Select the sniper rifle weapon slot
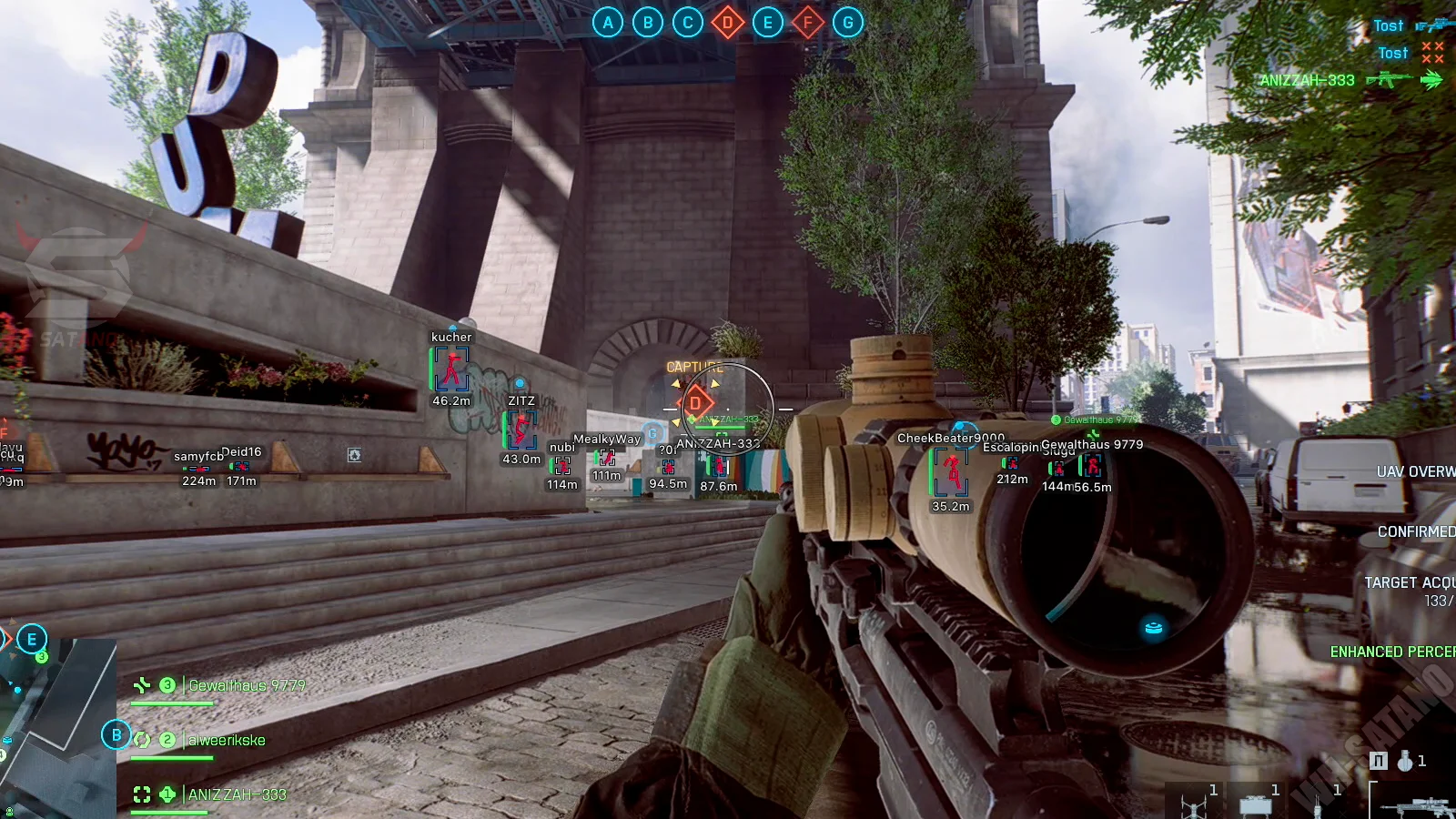The height and width of the screenshot is (819, 1456). tap(1415, 805)
